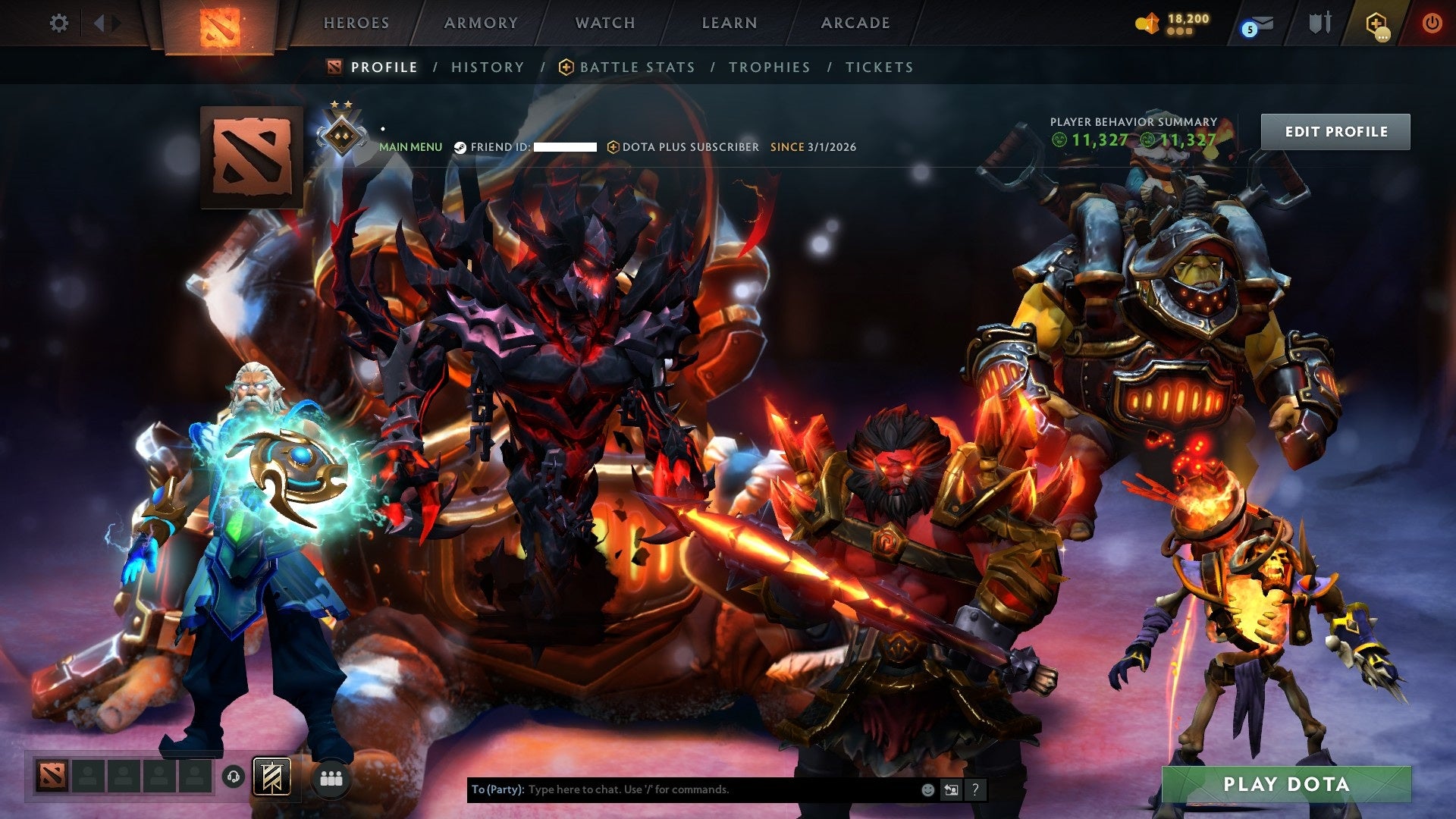Click the question mark chat help icon
The image size is (1456, 819).
pos(975,789)
